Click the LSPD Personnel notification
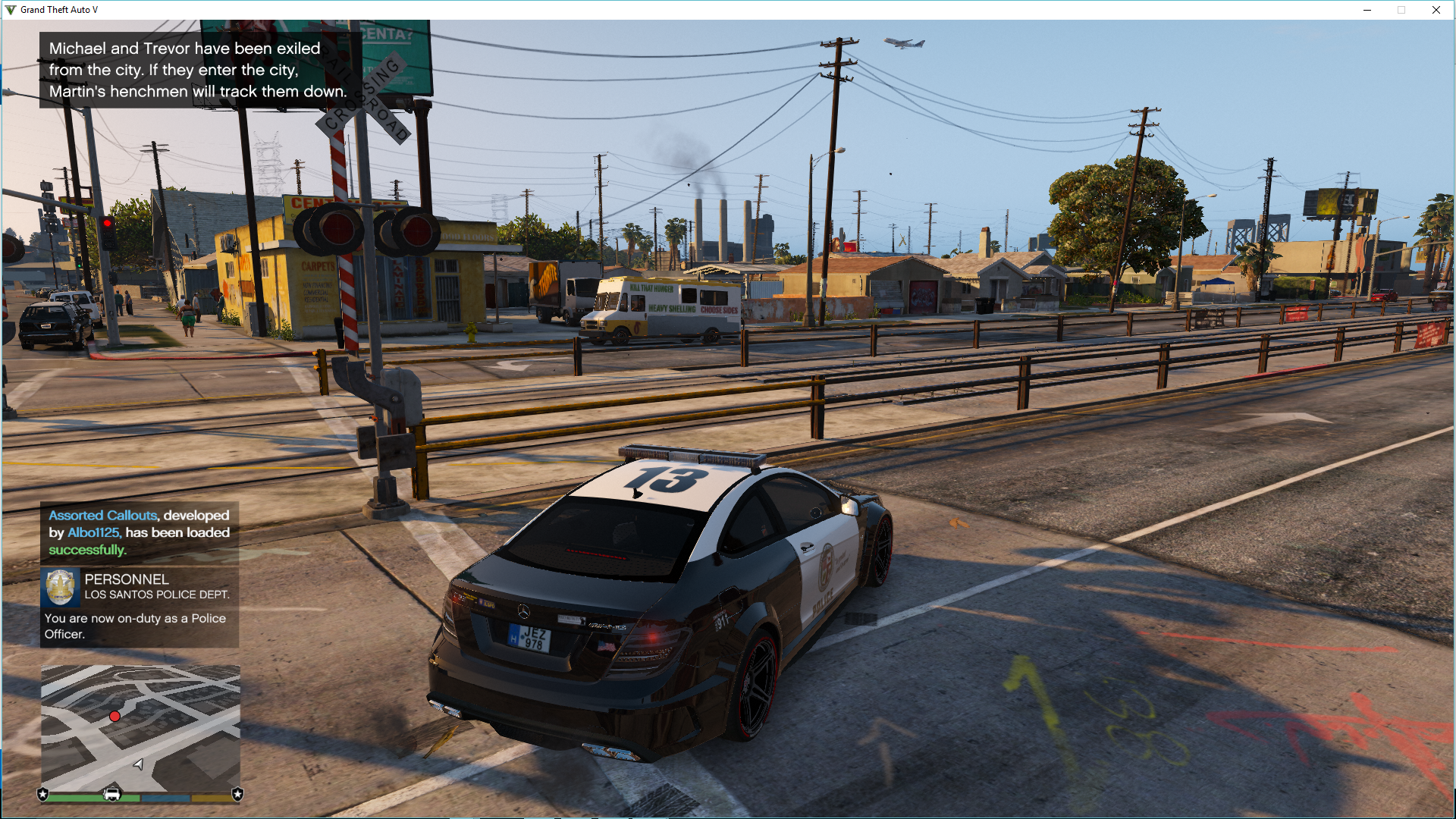 (140, 607)
